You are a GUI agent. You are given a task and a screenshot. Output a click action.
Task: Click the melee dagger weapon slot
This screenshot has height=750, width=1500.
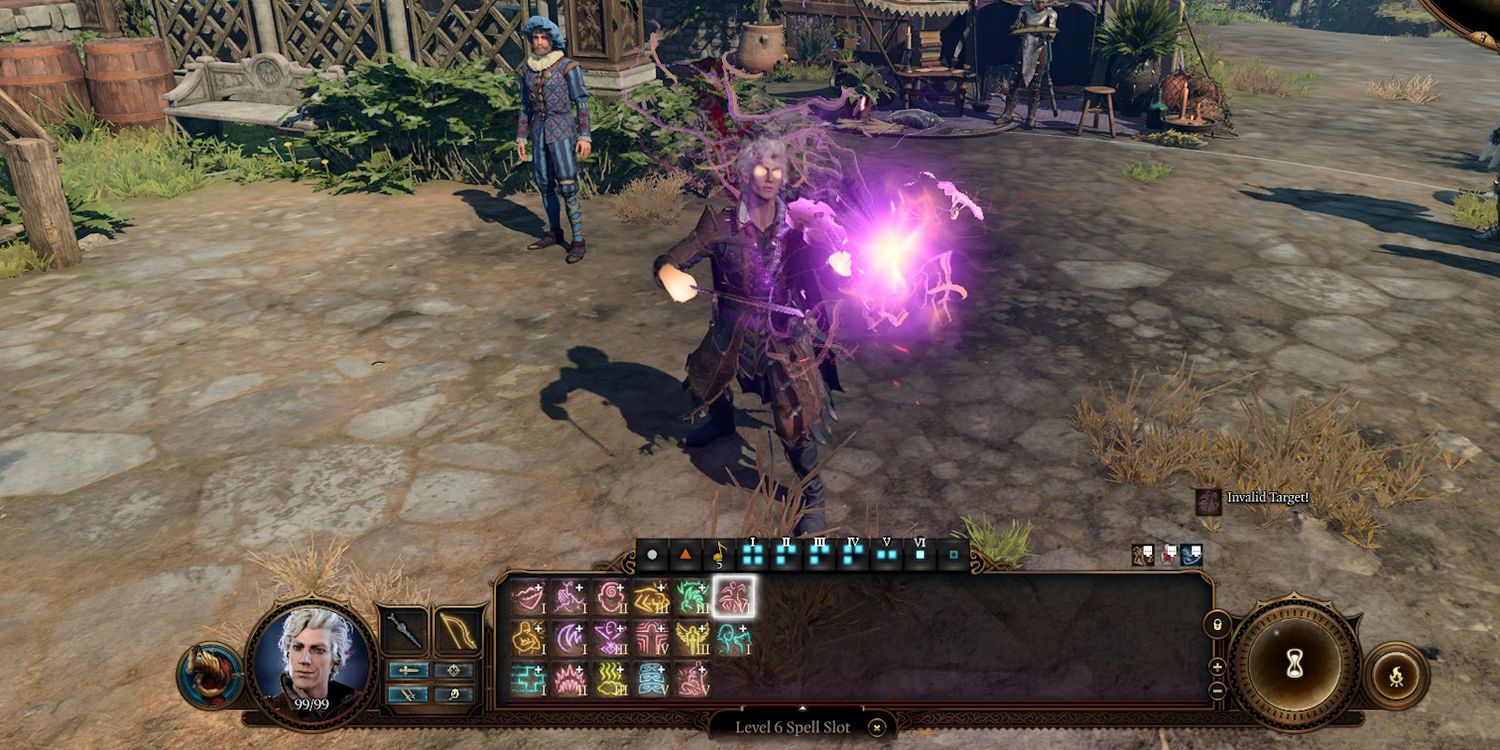[404, 630]
